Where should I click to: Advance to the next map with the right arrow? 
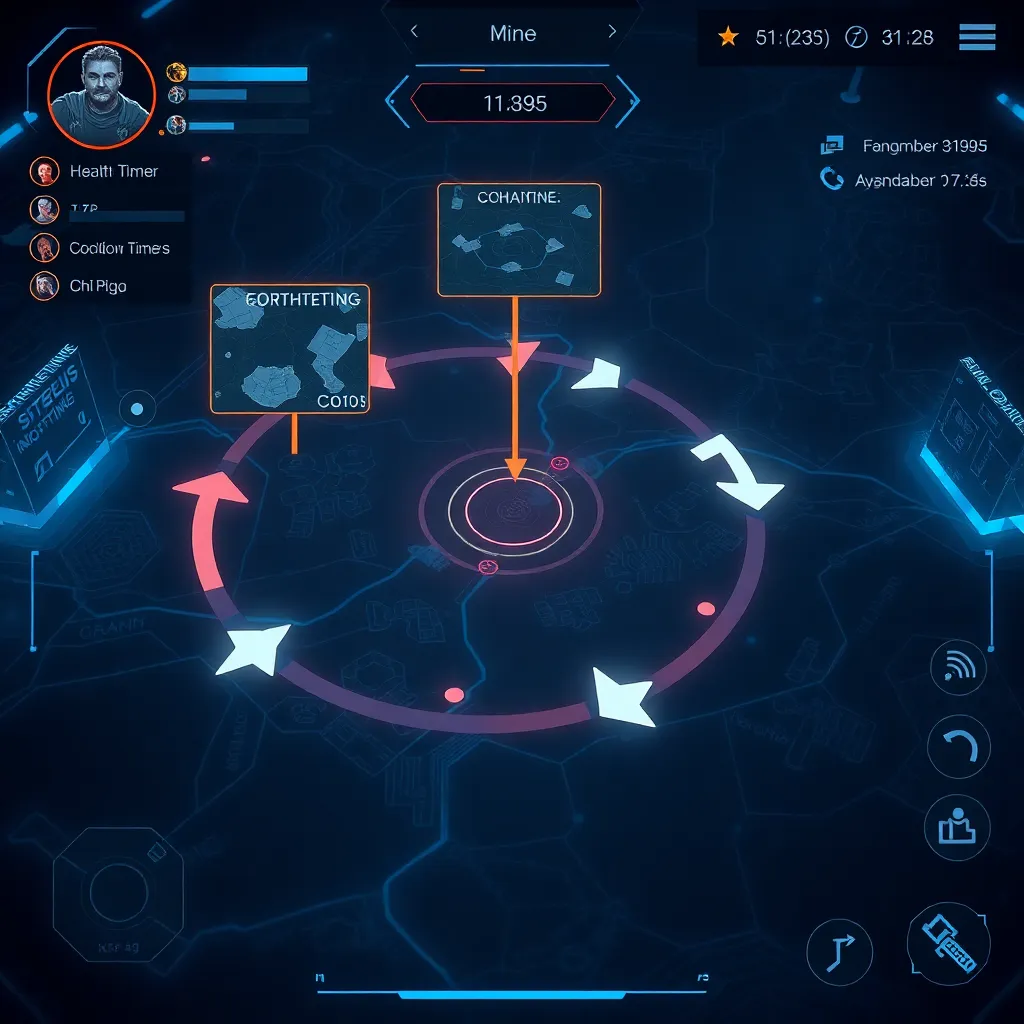click(x=612, y=33)
